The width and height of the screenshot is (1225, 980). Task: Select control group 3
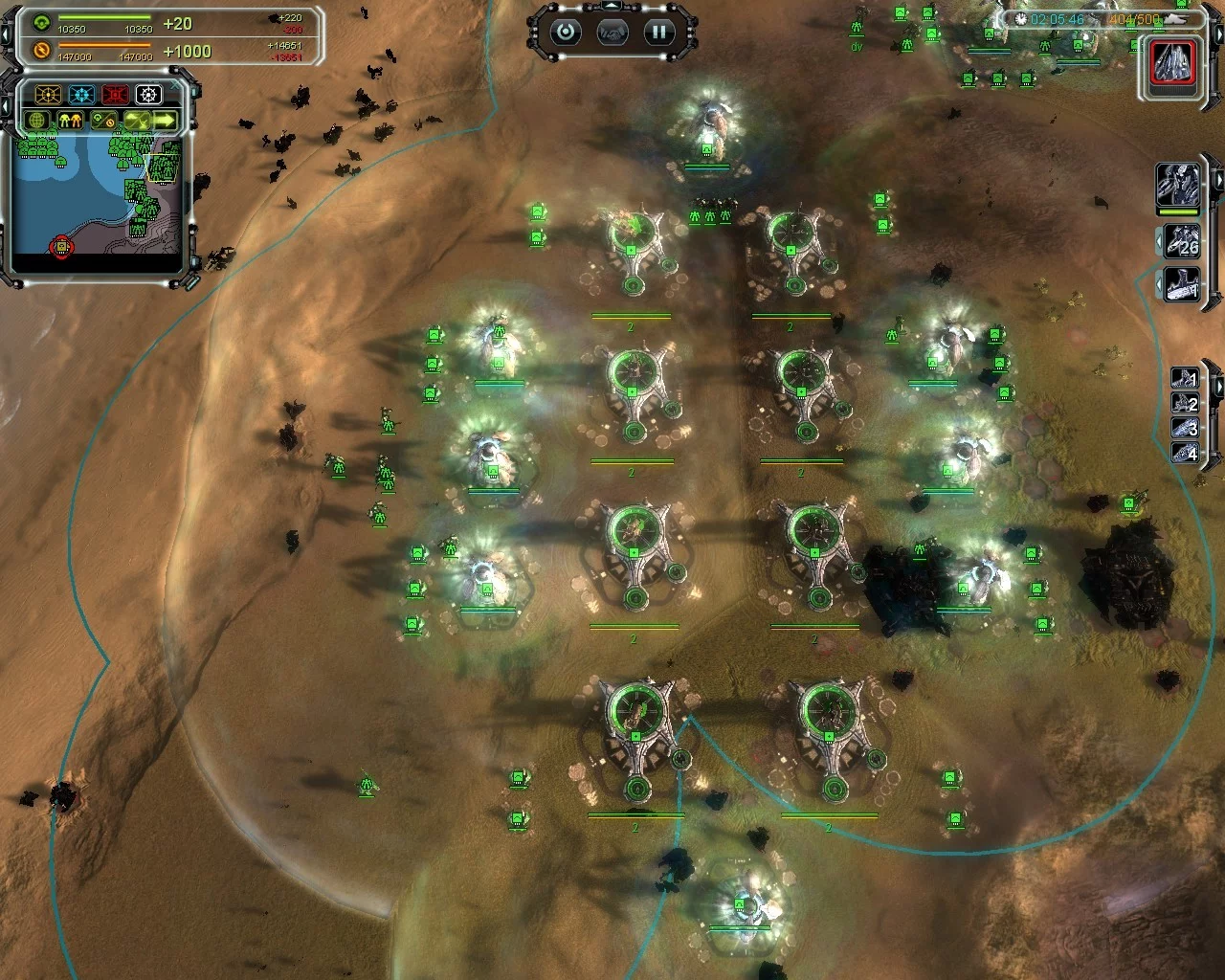click(x=1185, y=429)
